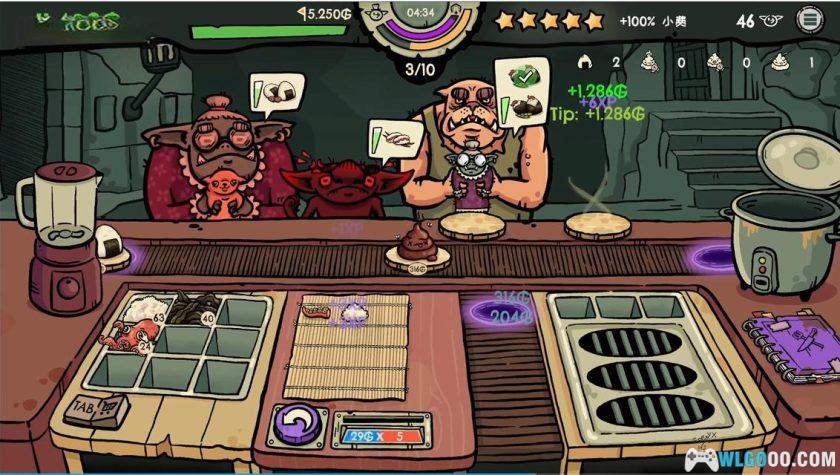Image resolution: width=840 pixels, height=475 pixels.
Task: Open the hamburger menu button
Action: pos(808,19)
